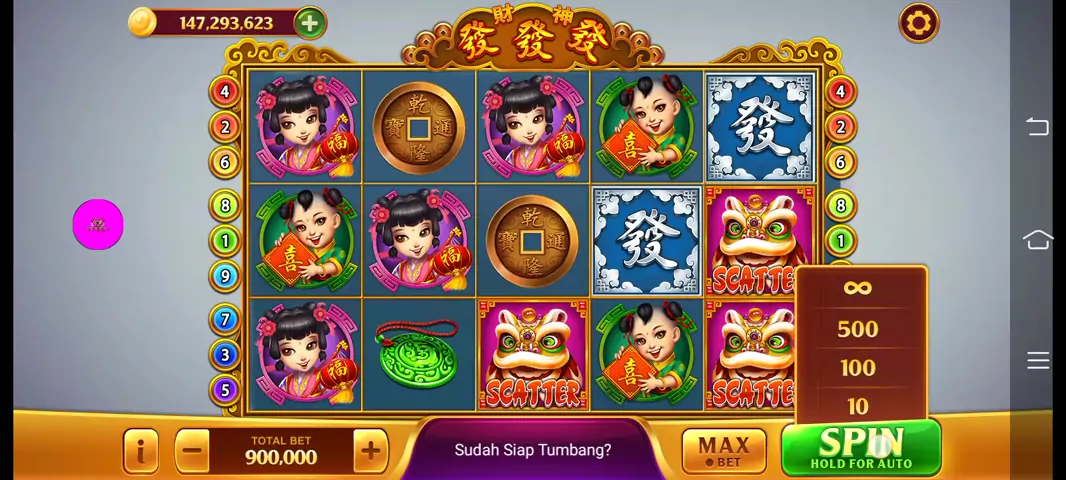Decrease total bet with minus button

point(193,451)
